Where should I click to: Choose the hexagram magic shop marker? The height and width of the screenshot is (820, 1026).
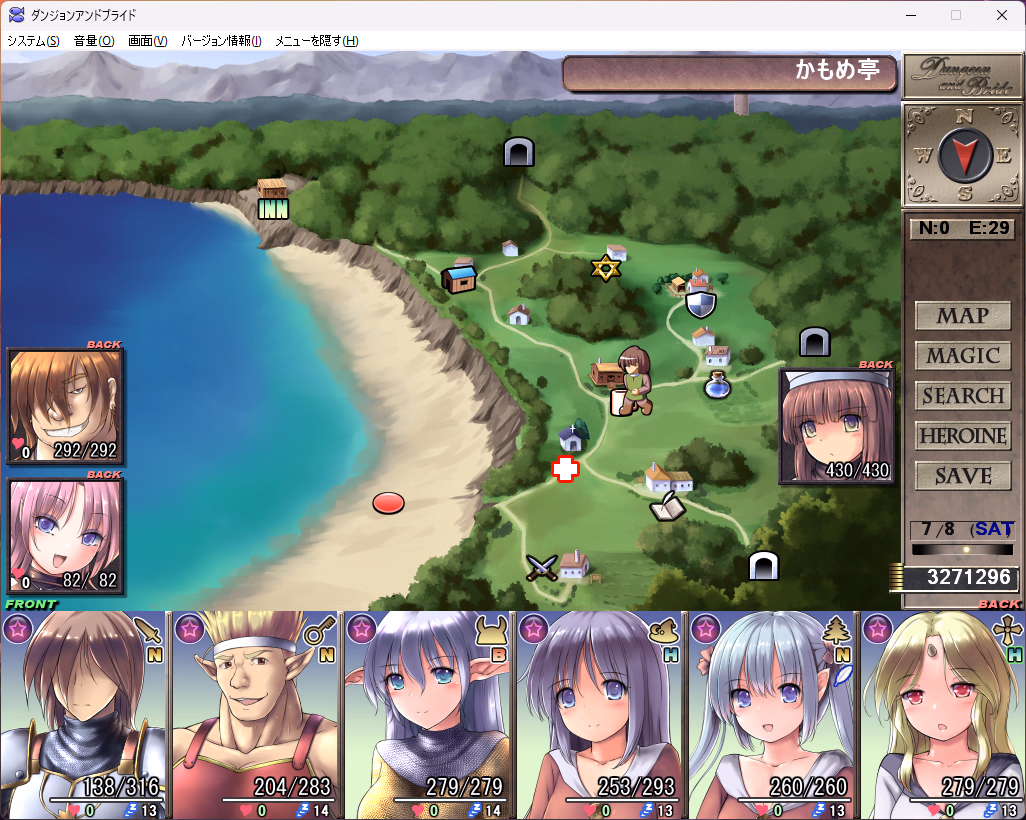(605, 268)
